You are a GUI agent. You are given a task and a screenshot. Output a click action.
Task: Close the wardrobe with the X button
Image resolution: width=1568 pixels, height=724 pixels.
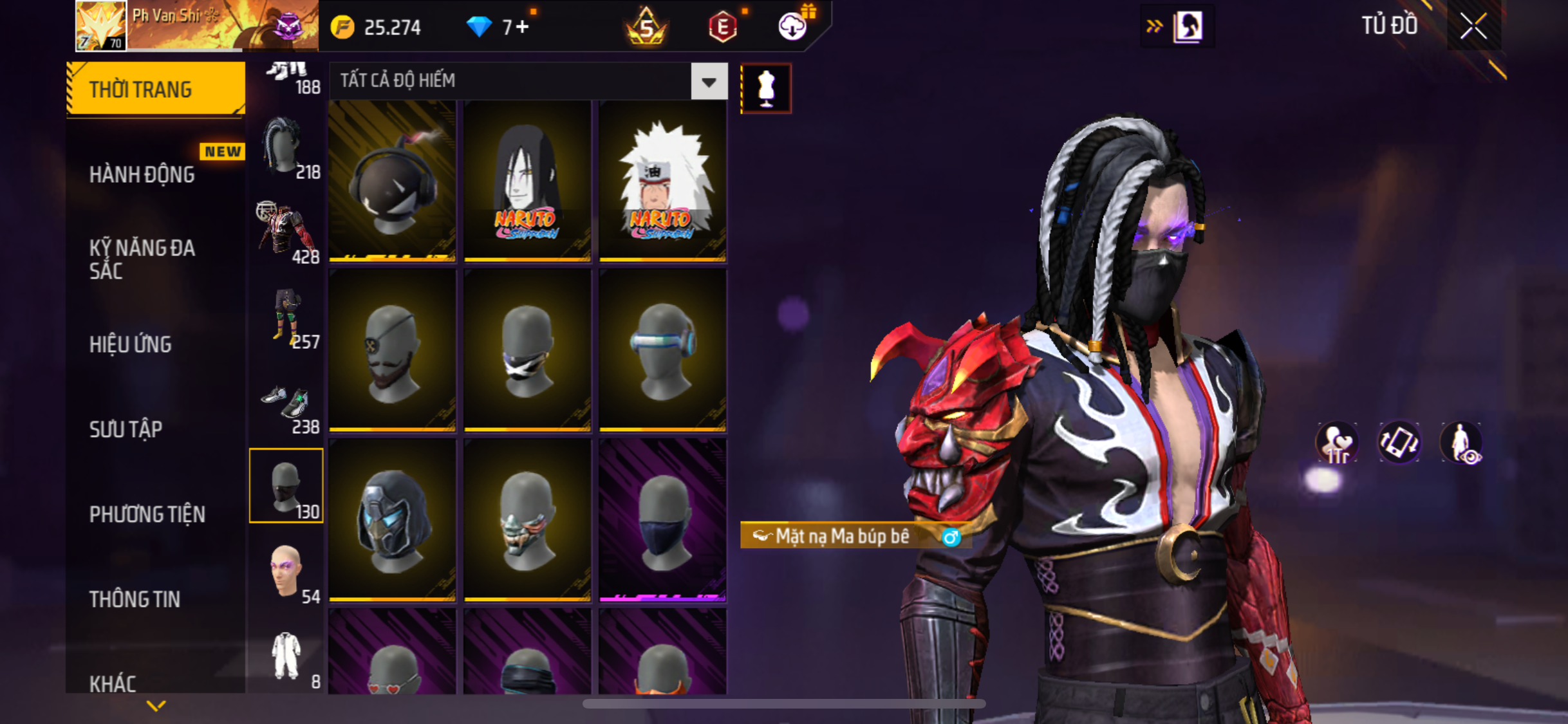click(x=1473, y=26)
